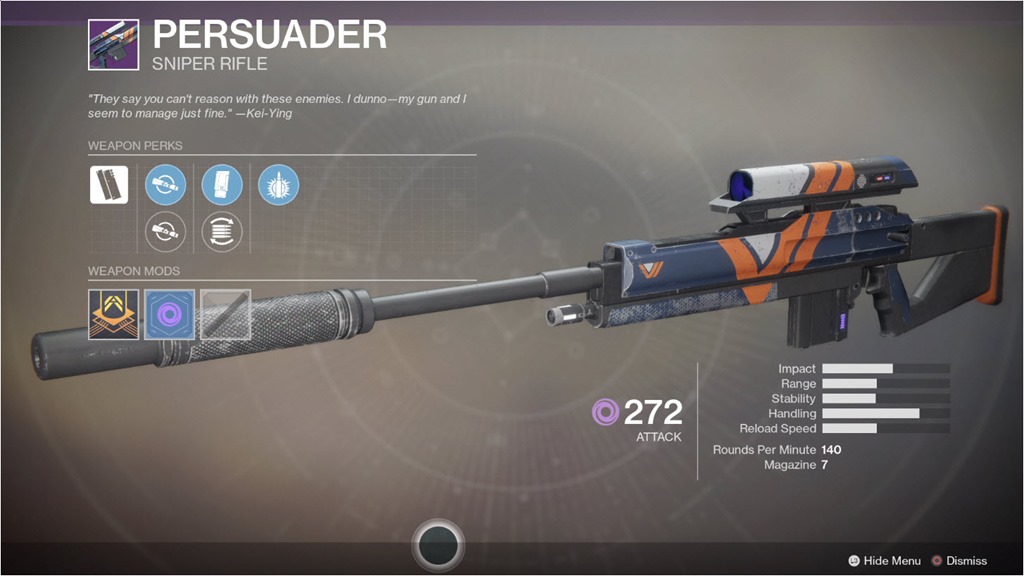Inspect the bullet burst trait perk
Image resolution: width=1024 pixels, height=576 pixels.
pyautogui.click(x=278, y=185)
